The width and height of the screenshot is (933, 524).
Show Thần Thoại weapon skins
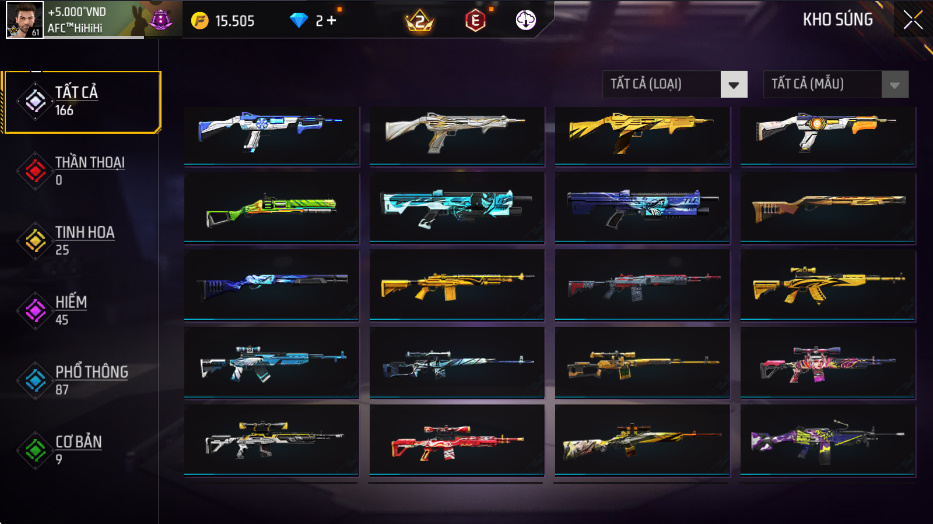click(x=80, y=170)
